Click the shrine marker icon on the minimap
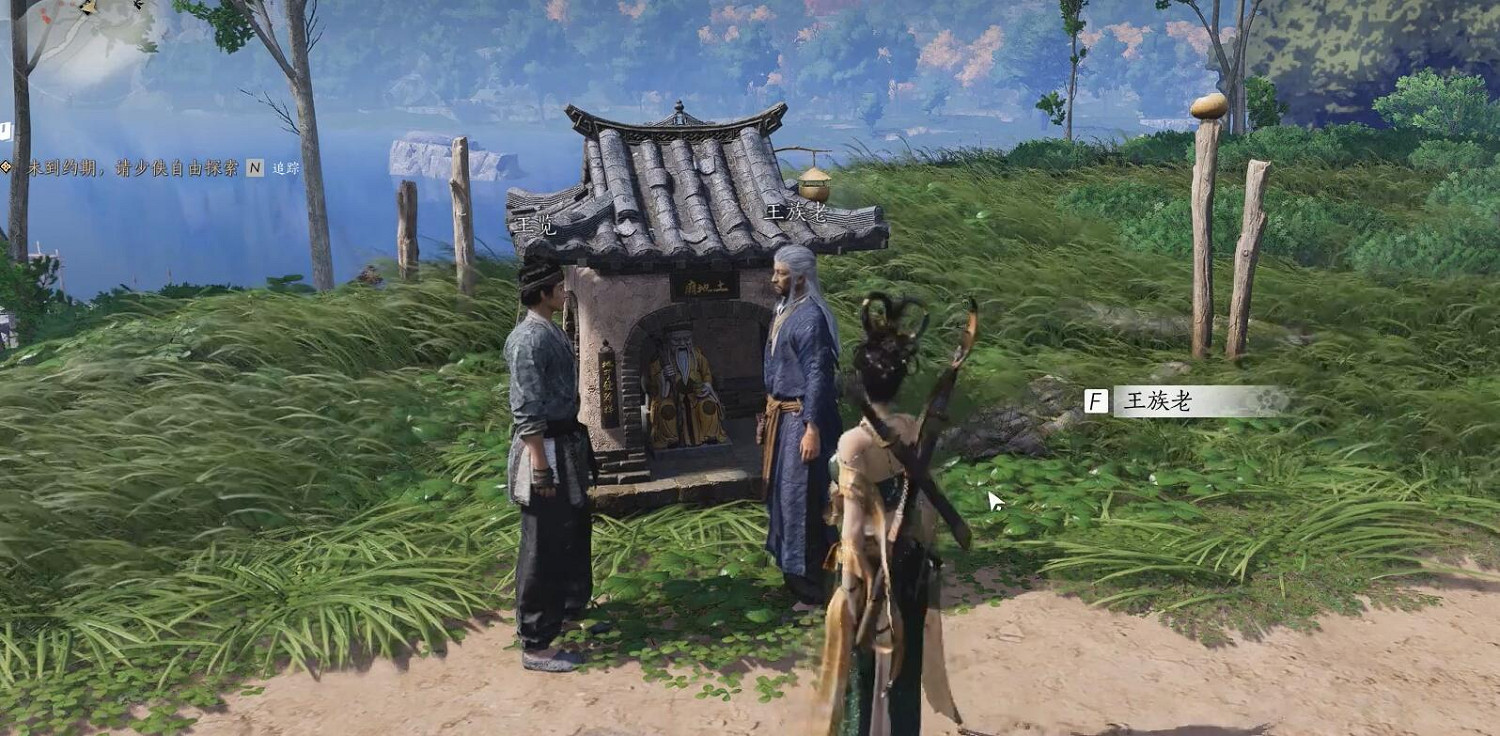This screenshot has width=1500, height=736. [x=88, y=6]
